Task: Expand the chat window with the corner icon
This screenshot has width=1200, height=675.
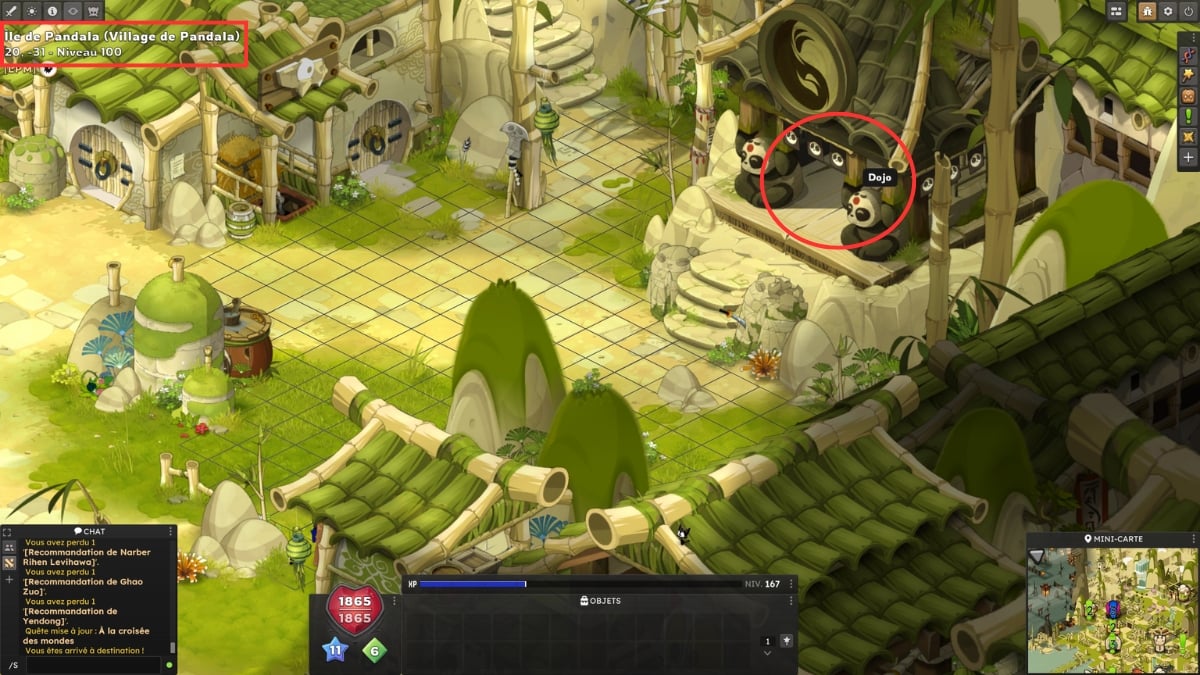Action: point(7,532)
